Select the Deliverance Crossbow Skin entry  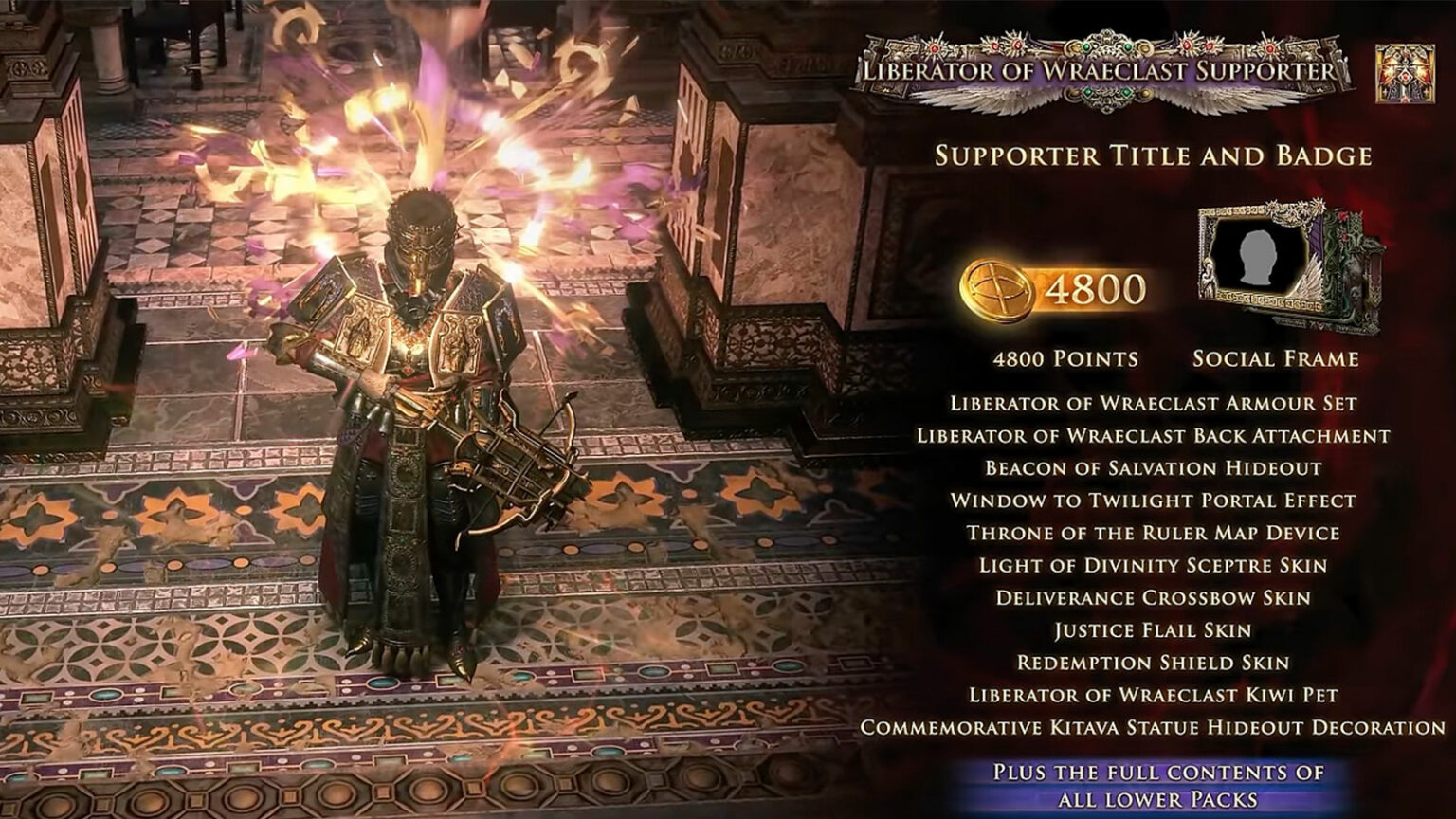click(x=1153, y=598)
